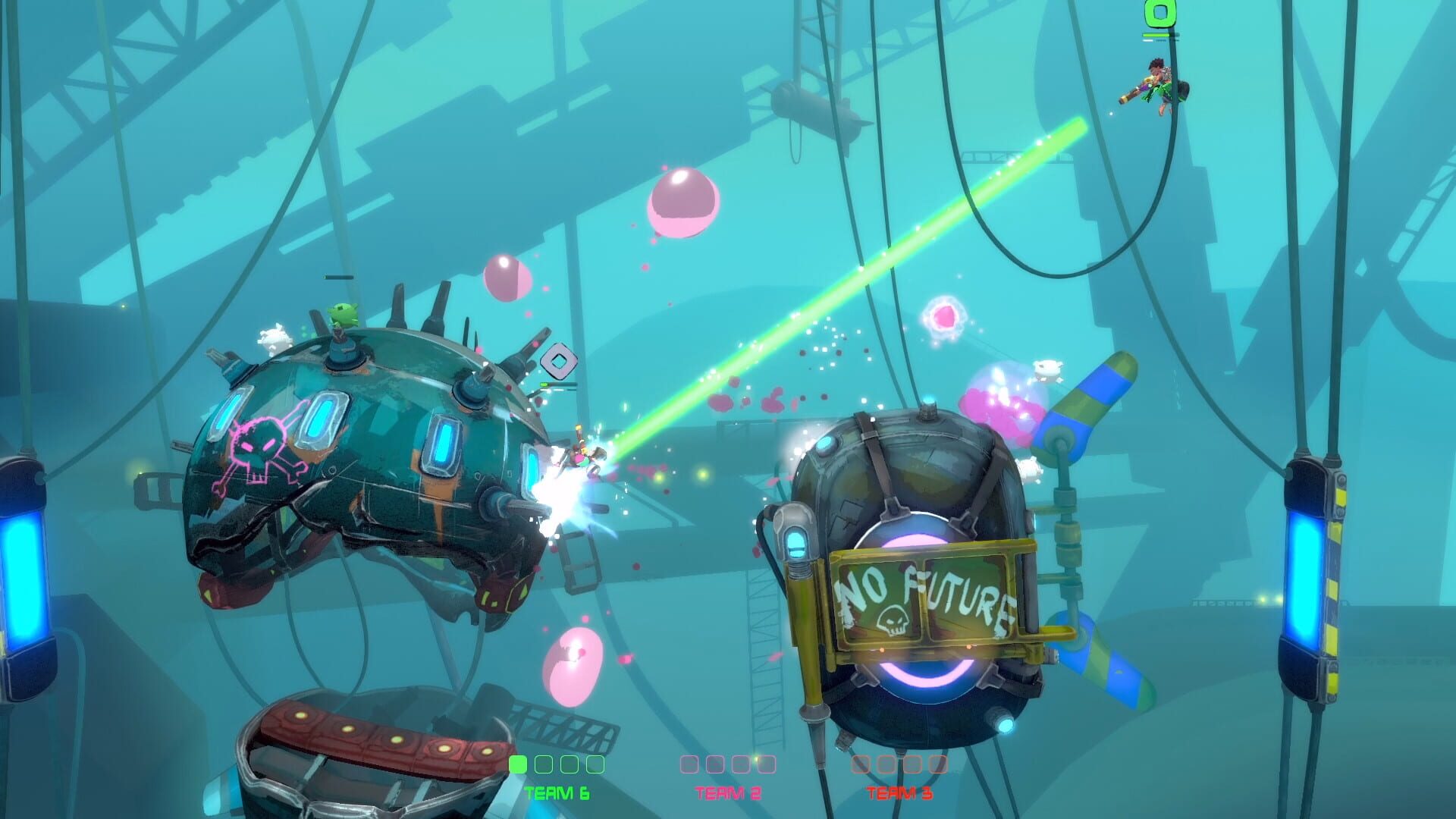The width and height of the screenshot is (1456, 819).
Task: Click the green health bar above the top-right player
Action: click(x=1156, y=35)
